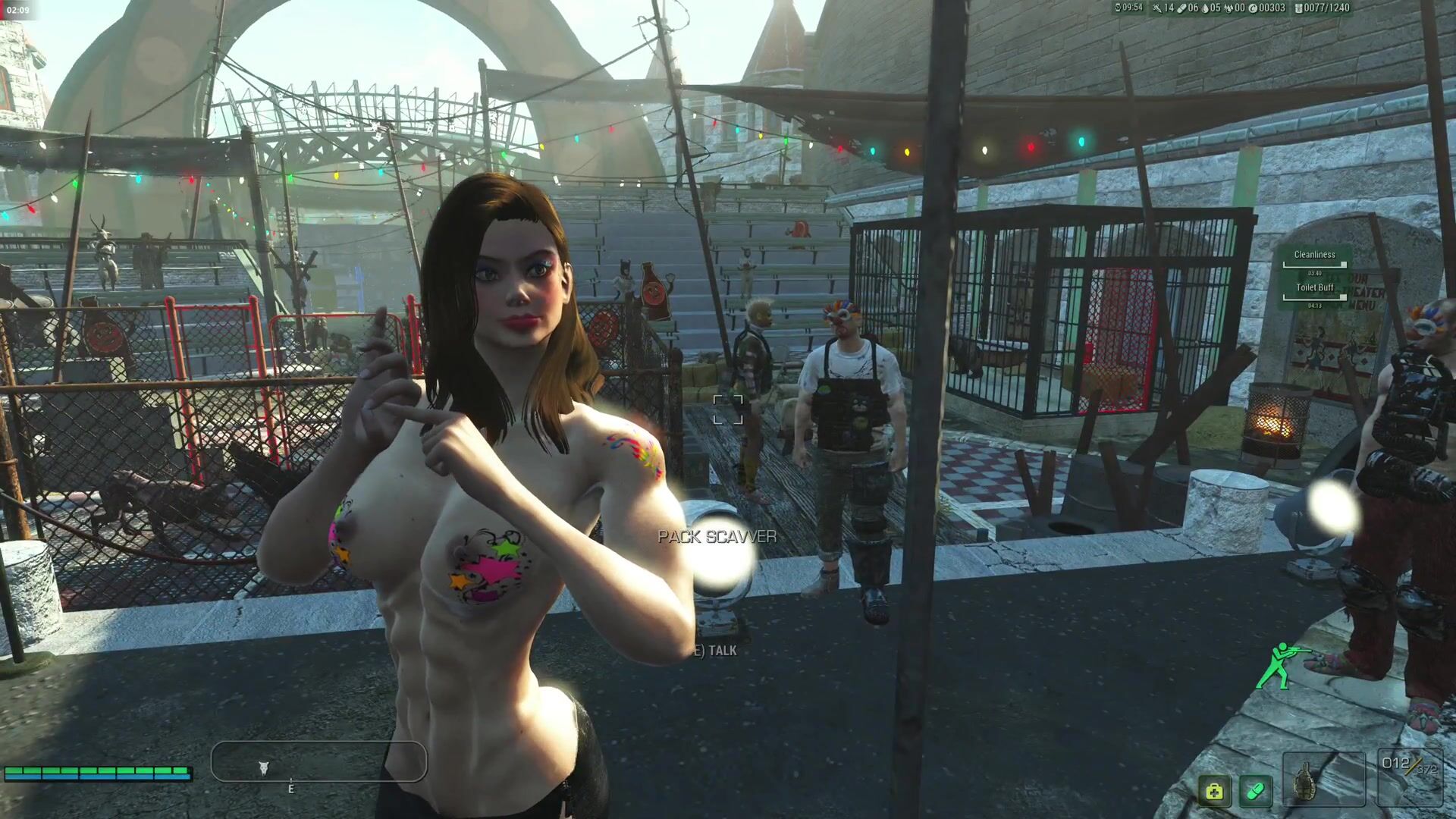Select the Cleanliness status widget
Screen dimensions: 1456x819
(x=1315, y=259)
